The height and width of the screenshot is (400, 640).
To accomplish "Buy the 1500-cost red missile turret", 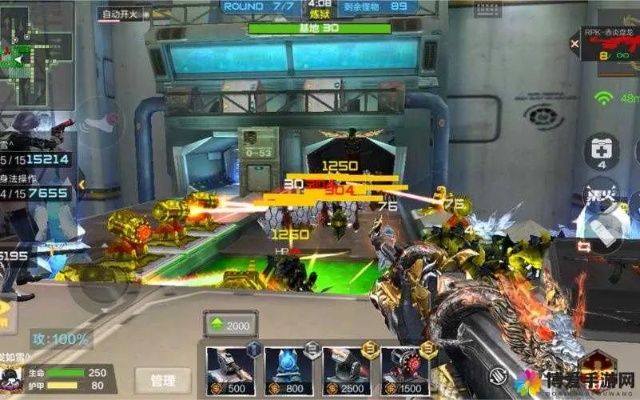I will (x=404, y=371).
